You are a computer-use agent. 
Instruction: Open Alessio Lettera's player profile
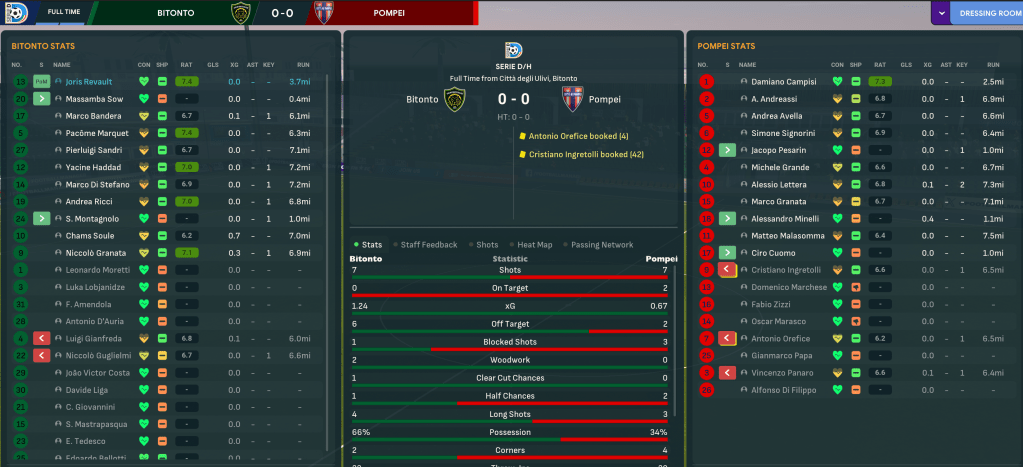(x=779, y=184)
